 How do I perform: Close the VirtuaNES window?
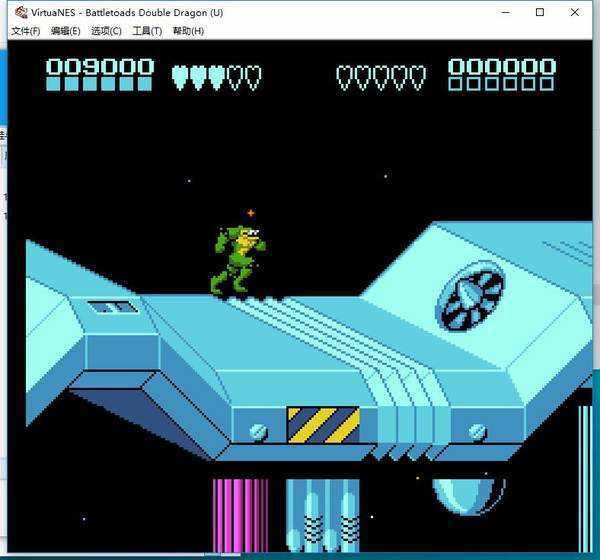point(575,12)
